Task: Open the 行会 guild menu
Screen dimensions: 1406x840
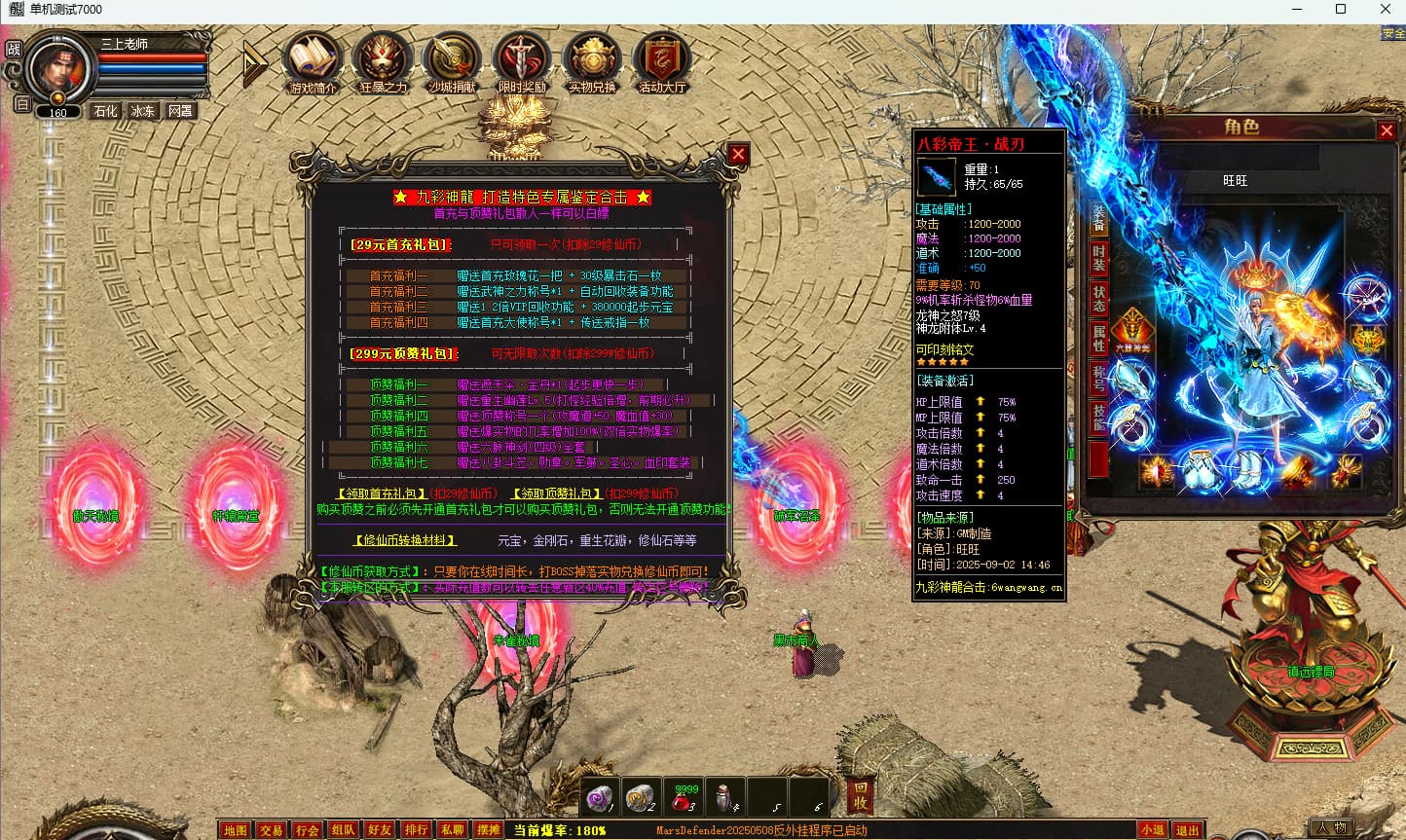Action: click(x=308, y=830)
